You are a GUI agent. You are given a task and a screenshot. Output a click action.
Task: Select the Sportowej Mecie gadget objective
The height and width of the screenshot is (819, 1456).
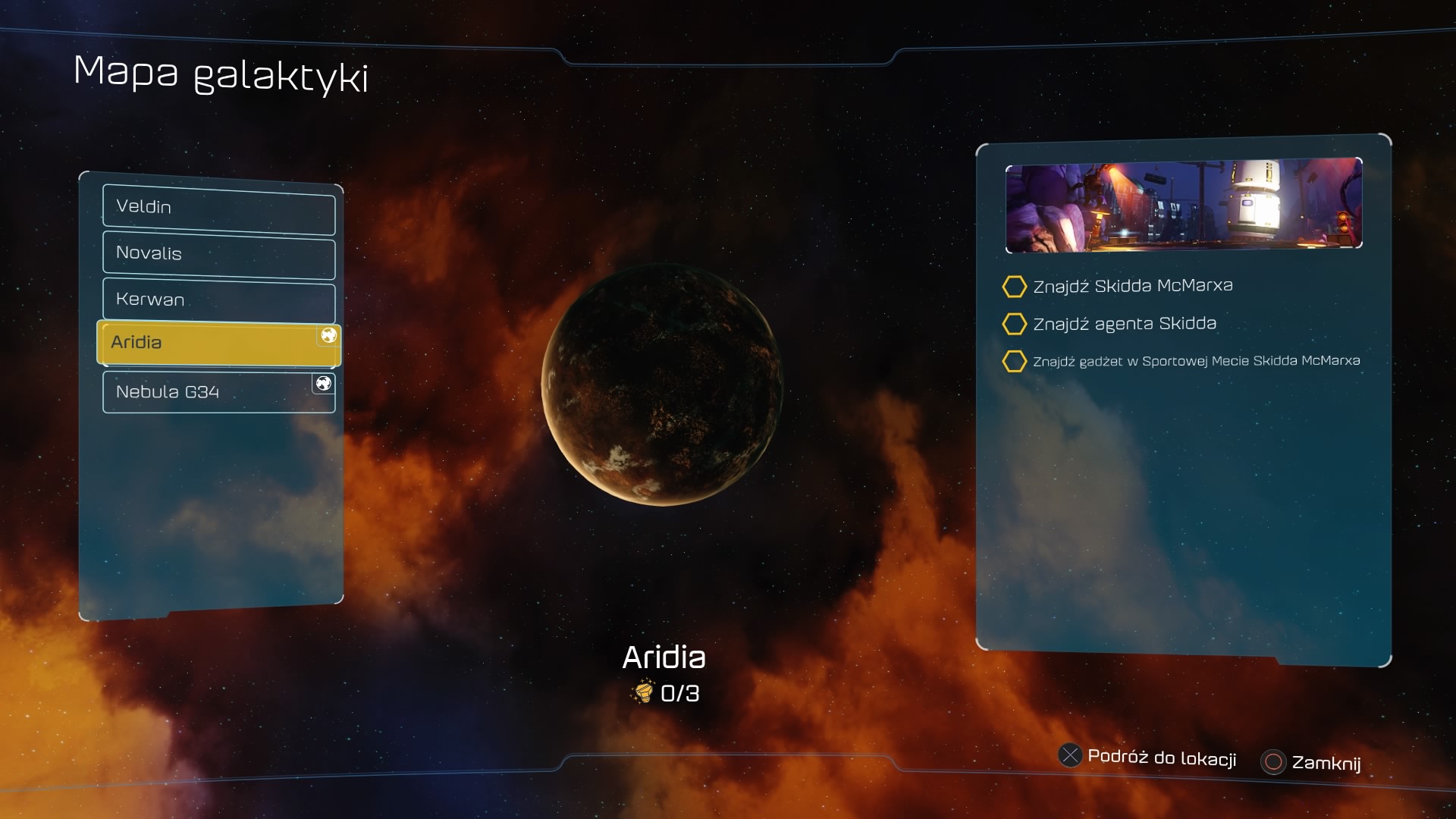pos(1195,361)
